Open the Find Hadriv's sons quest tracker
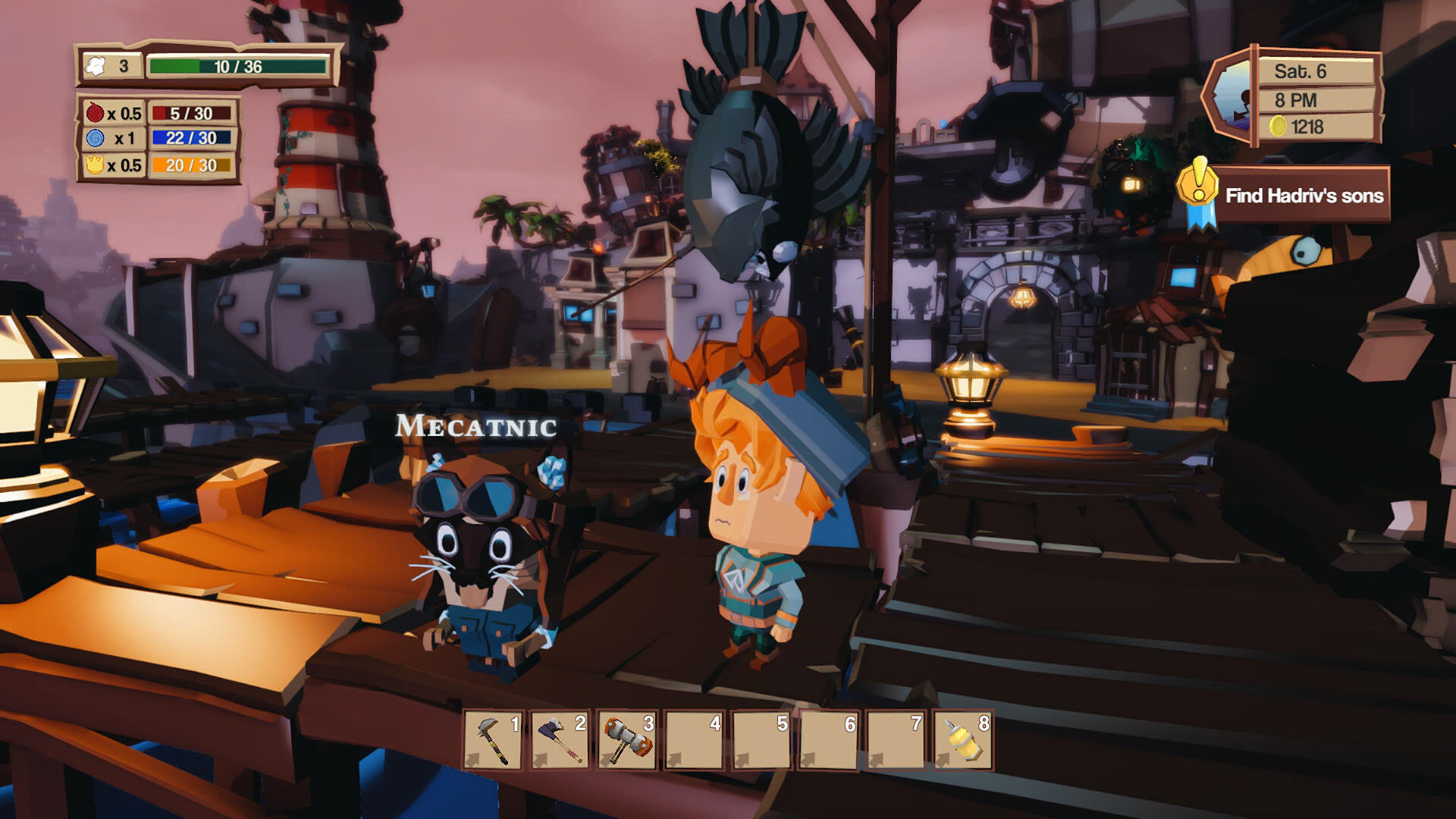The width and height of the screenshot is (1456, 819). [x=1304, y=196]
